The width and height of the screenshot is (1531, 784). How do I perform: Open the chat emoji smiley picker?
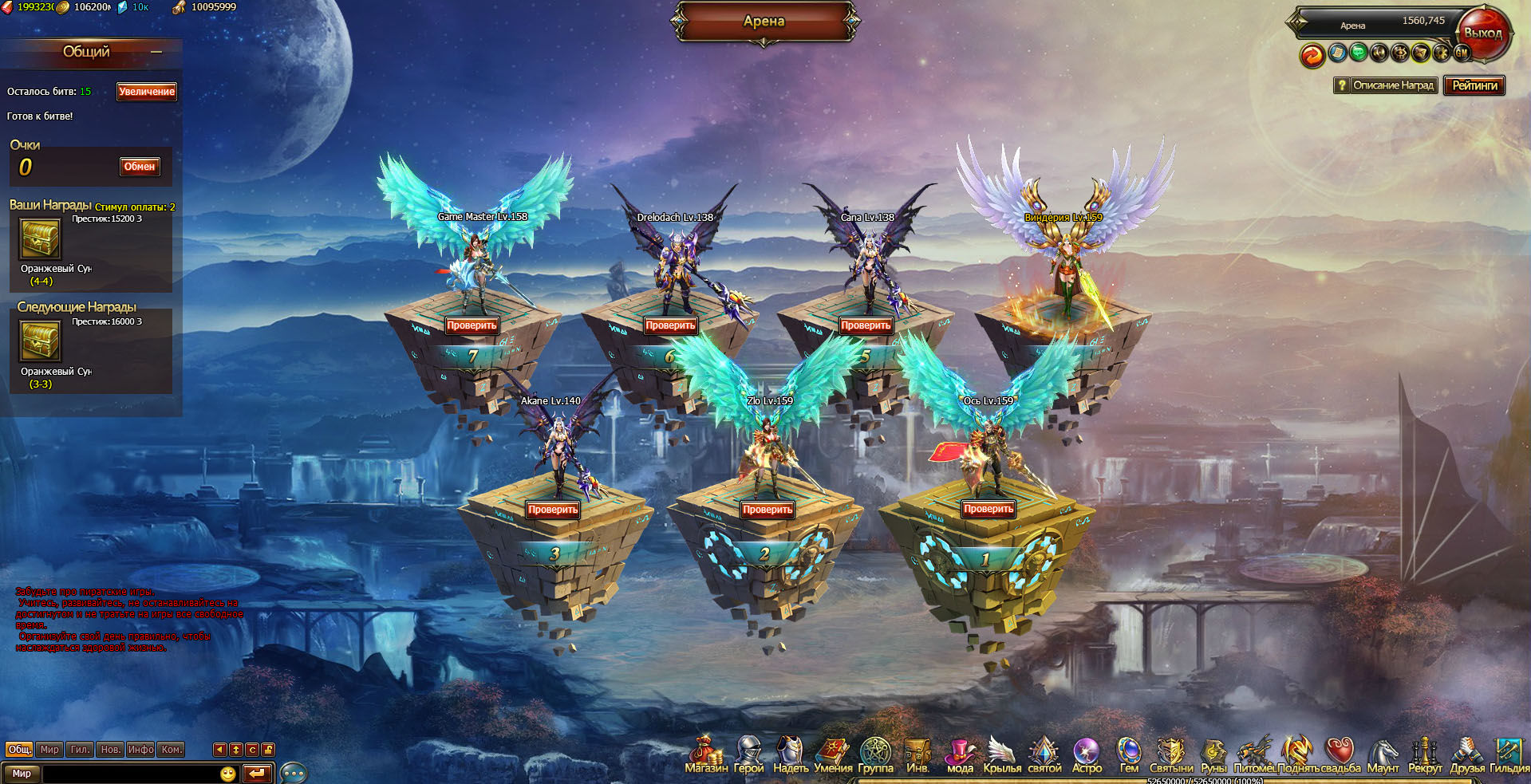pyautogui.click(x=228, y=773)
